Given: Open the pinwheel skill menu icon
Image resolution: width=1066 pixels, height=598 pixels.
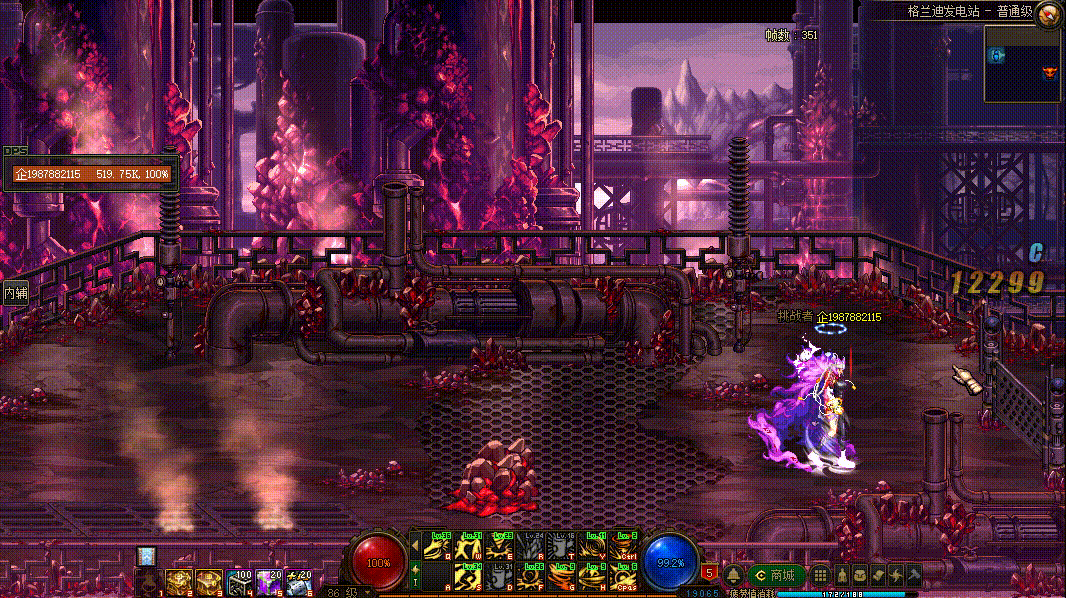Looking at the screenshot, I should point(895,576).
